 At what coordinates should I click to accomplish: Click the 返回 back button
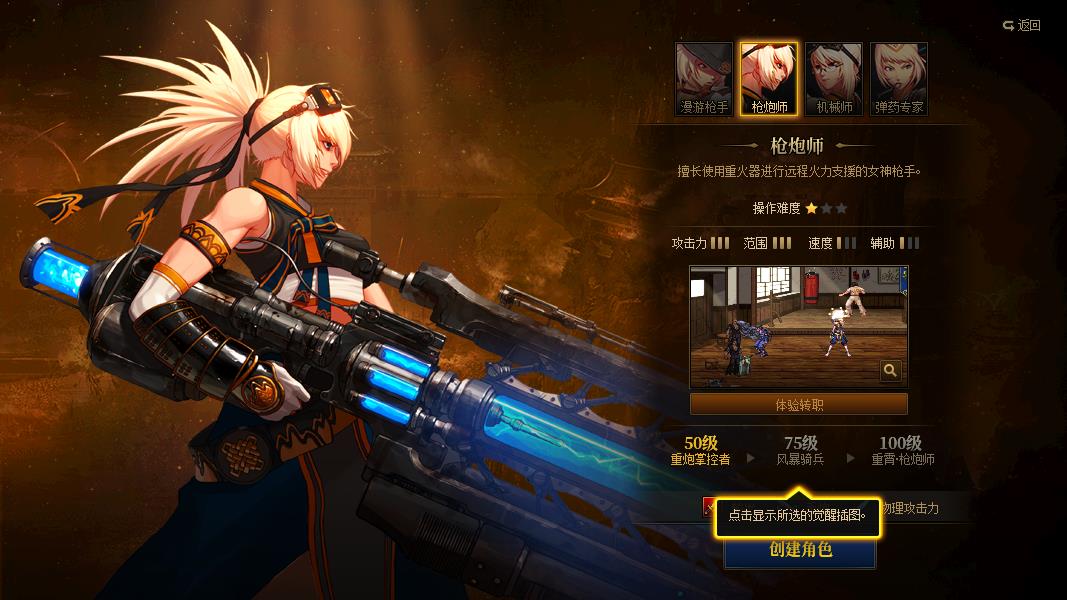coord(1022,25)
